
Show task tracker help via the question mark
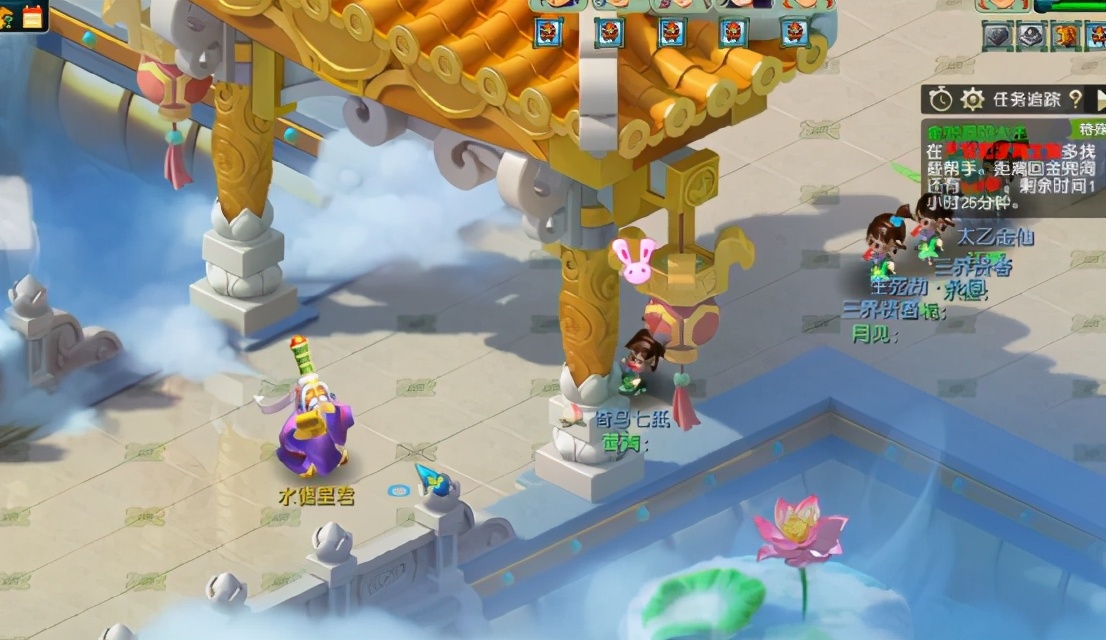tap(1075, 99)
